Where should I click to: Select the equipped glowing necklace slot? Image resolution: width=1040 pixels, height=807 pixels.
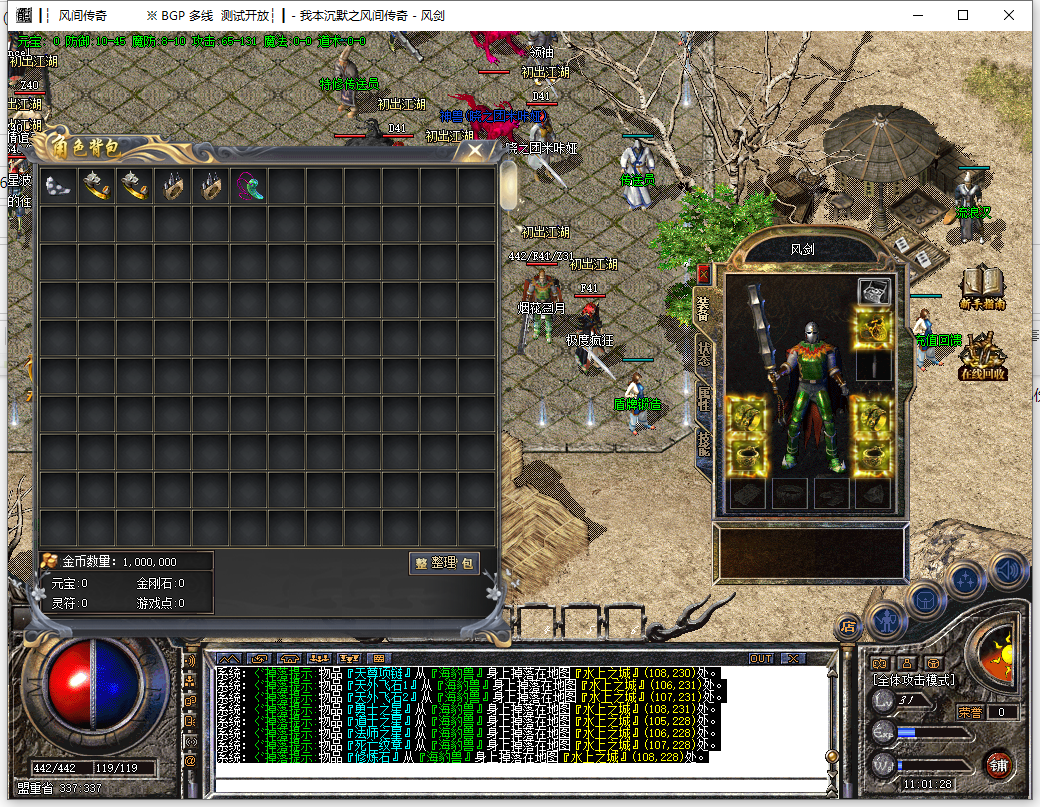874,326
